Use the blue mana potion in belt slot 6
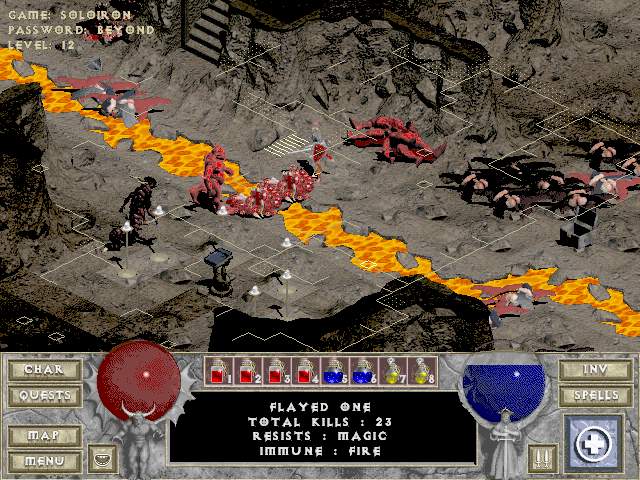This screenshot has width=640, height=480. 363,372
